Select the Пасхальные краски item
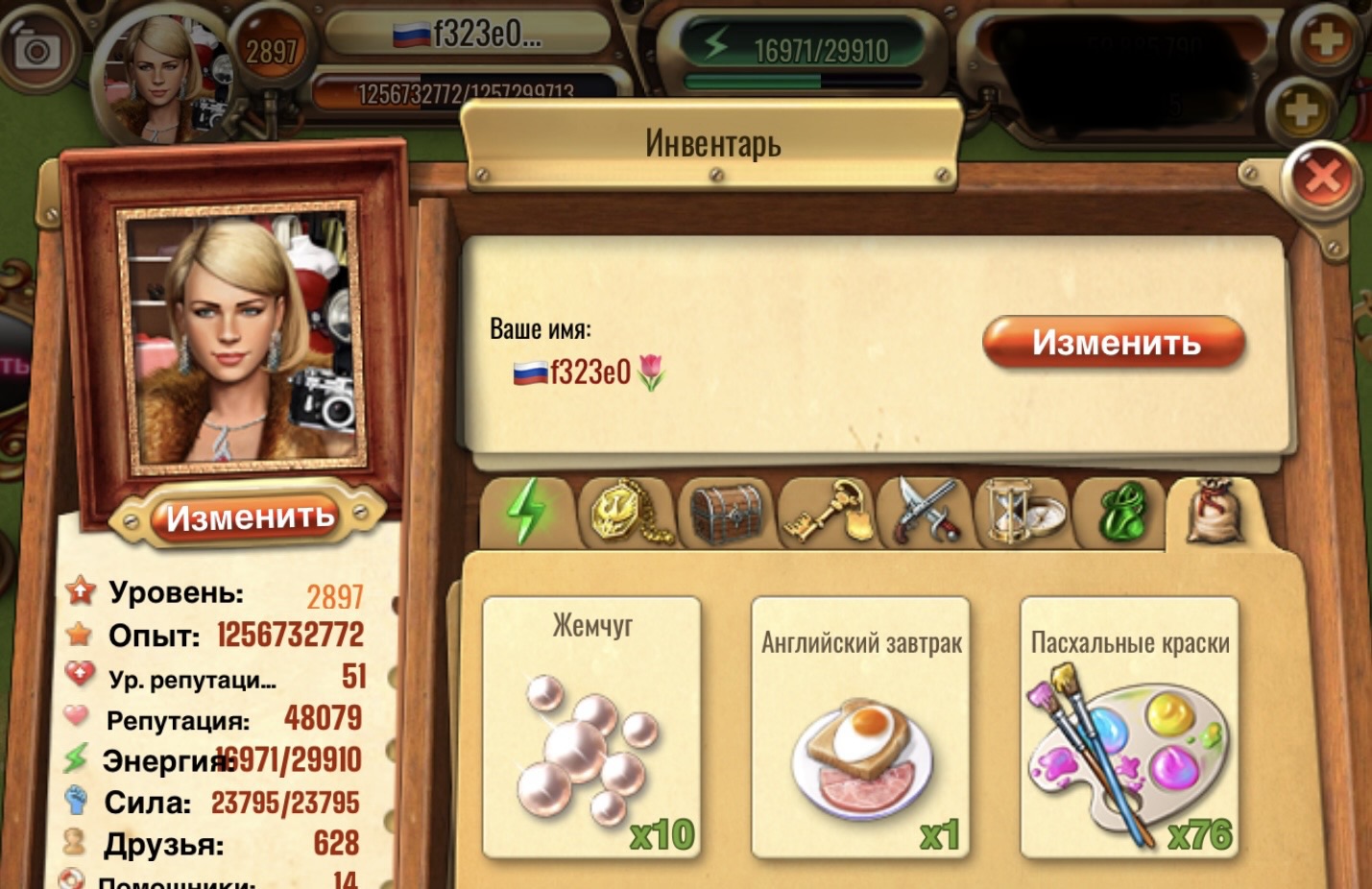Screen dimensions: 1372x889 (1129, 727)
